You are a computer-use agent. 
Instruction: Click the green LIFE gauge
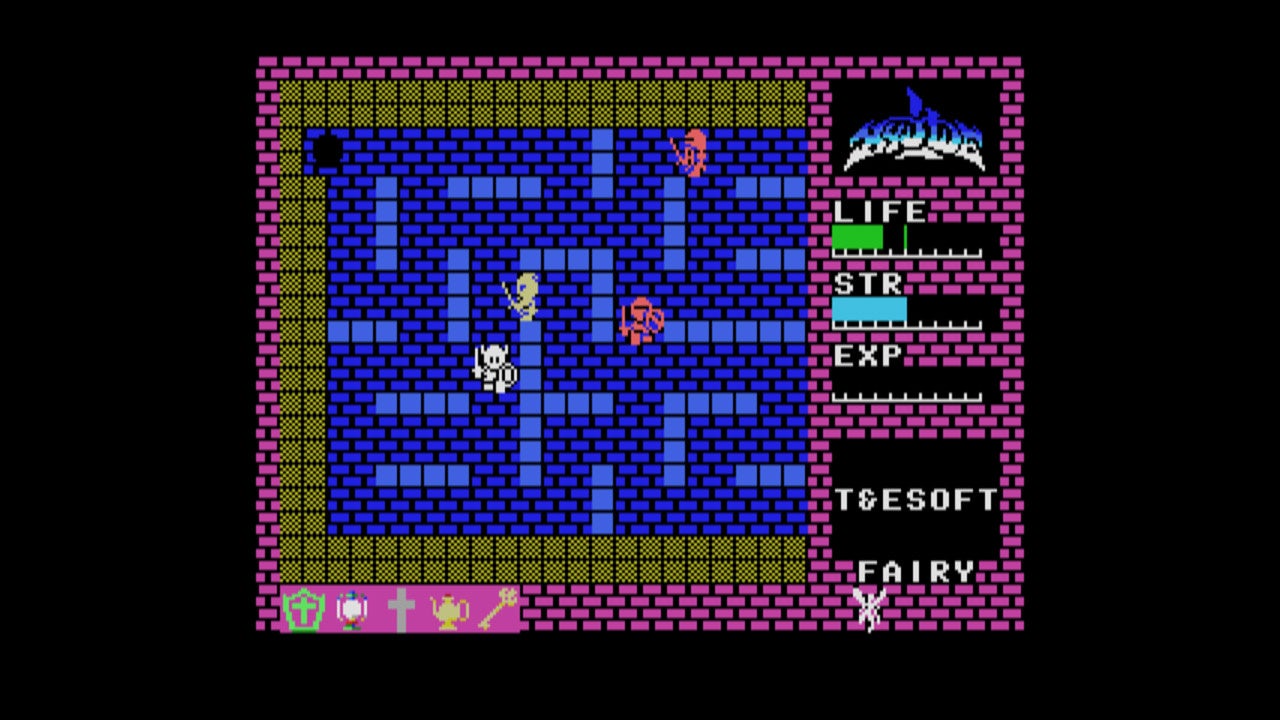(858, 235)
